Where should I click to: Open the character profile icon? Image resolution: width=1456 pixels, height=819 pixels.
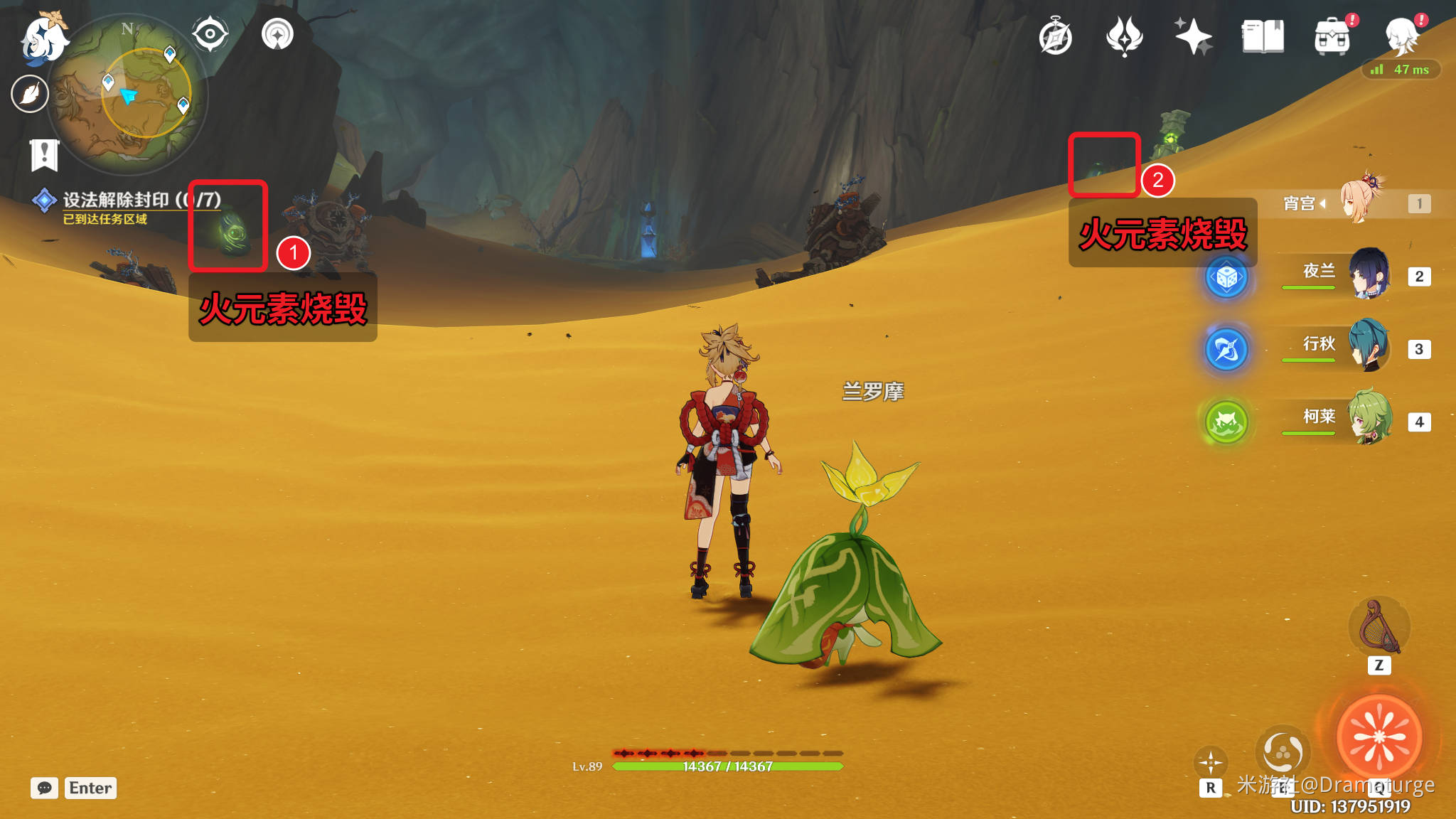pos(1402,36)
